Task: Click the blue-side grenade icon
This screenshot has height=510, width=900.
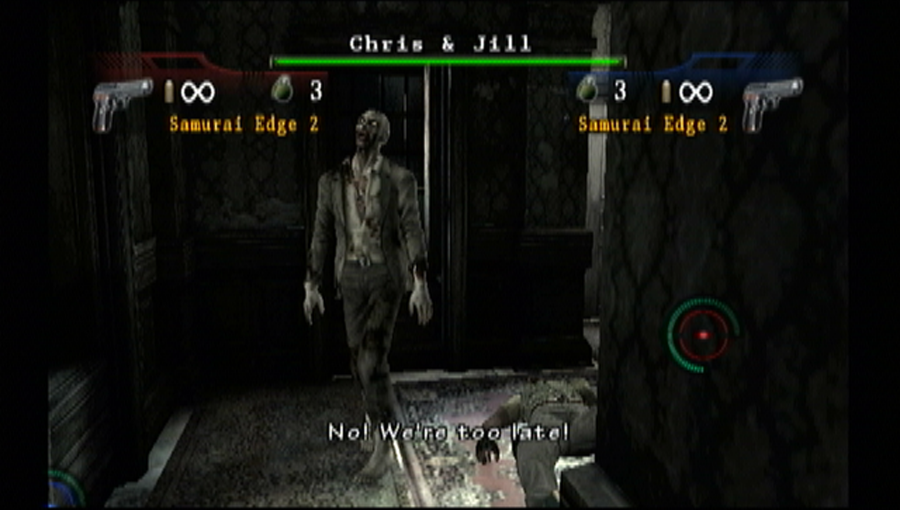Action: 589,91
